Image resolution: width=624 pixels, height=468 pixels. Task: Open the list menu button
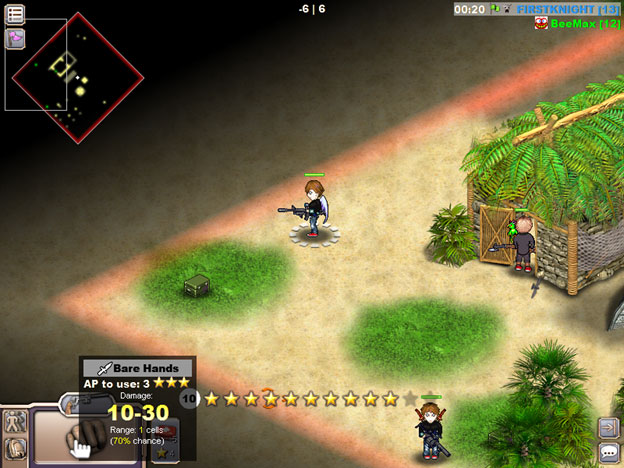click(16, 13)
